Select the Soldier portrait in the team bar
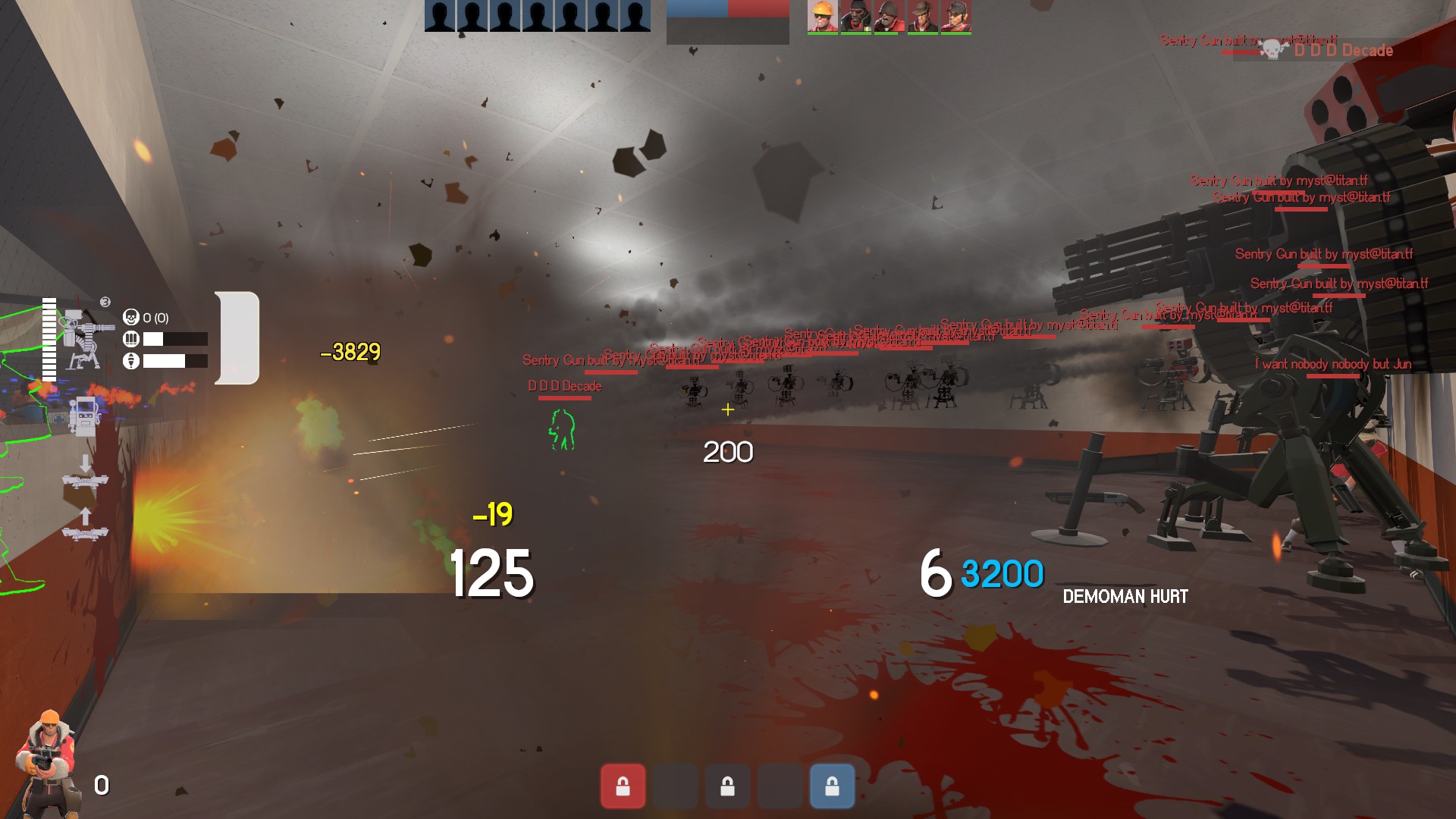Viewport: 1456px width, 819px height. 889,17
